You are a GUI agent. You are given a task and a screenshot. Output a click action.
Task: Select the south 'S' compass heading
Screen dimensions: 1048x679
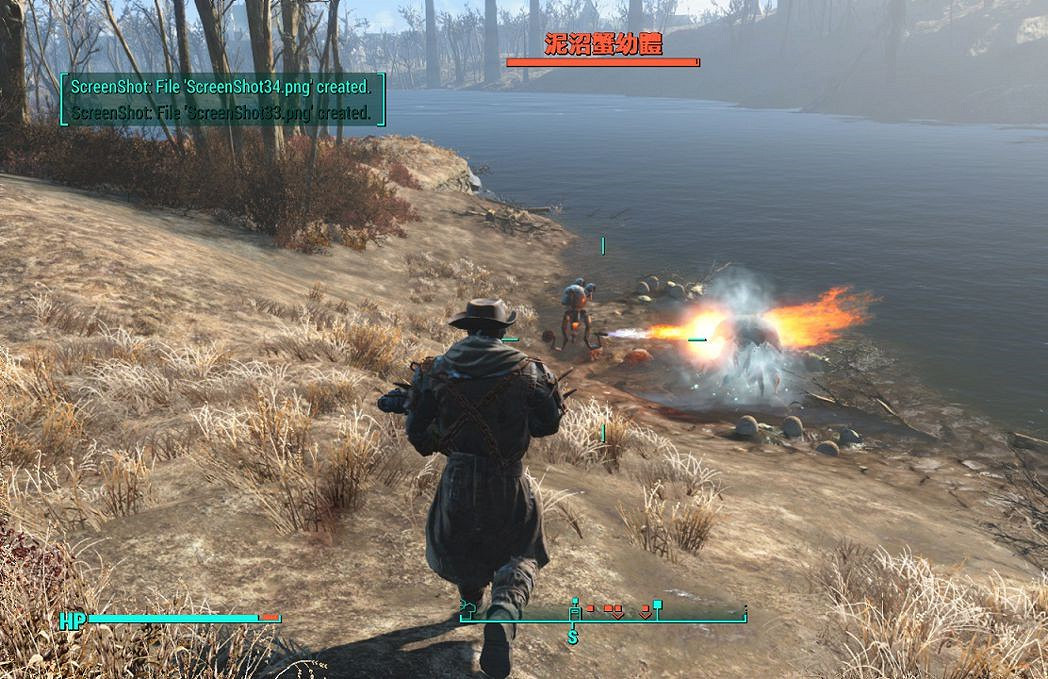573,636
